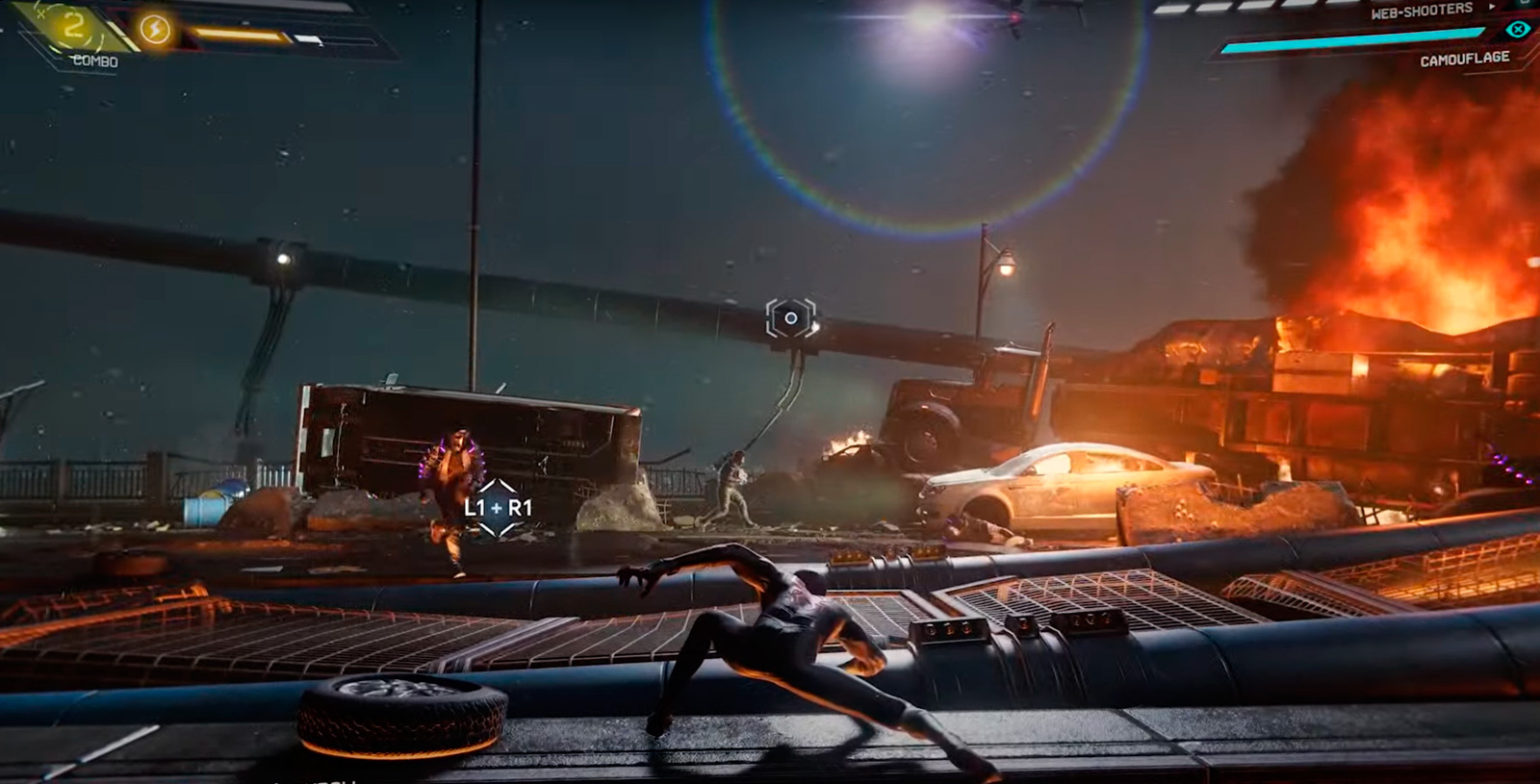
Task: Activate the Venom lightning bolt icon
Action: [155, 30]
